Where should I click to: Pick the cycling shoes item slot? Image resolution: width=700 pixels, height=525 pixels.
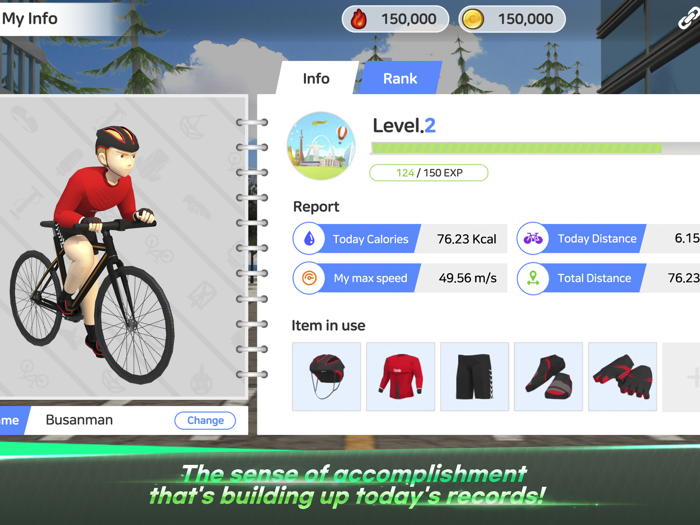[548, 377]
